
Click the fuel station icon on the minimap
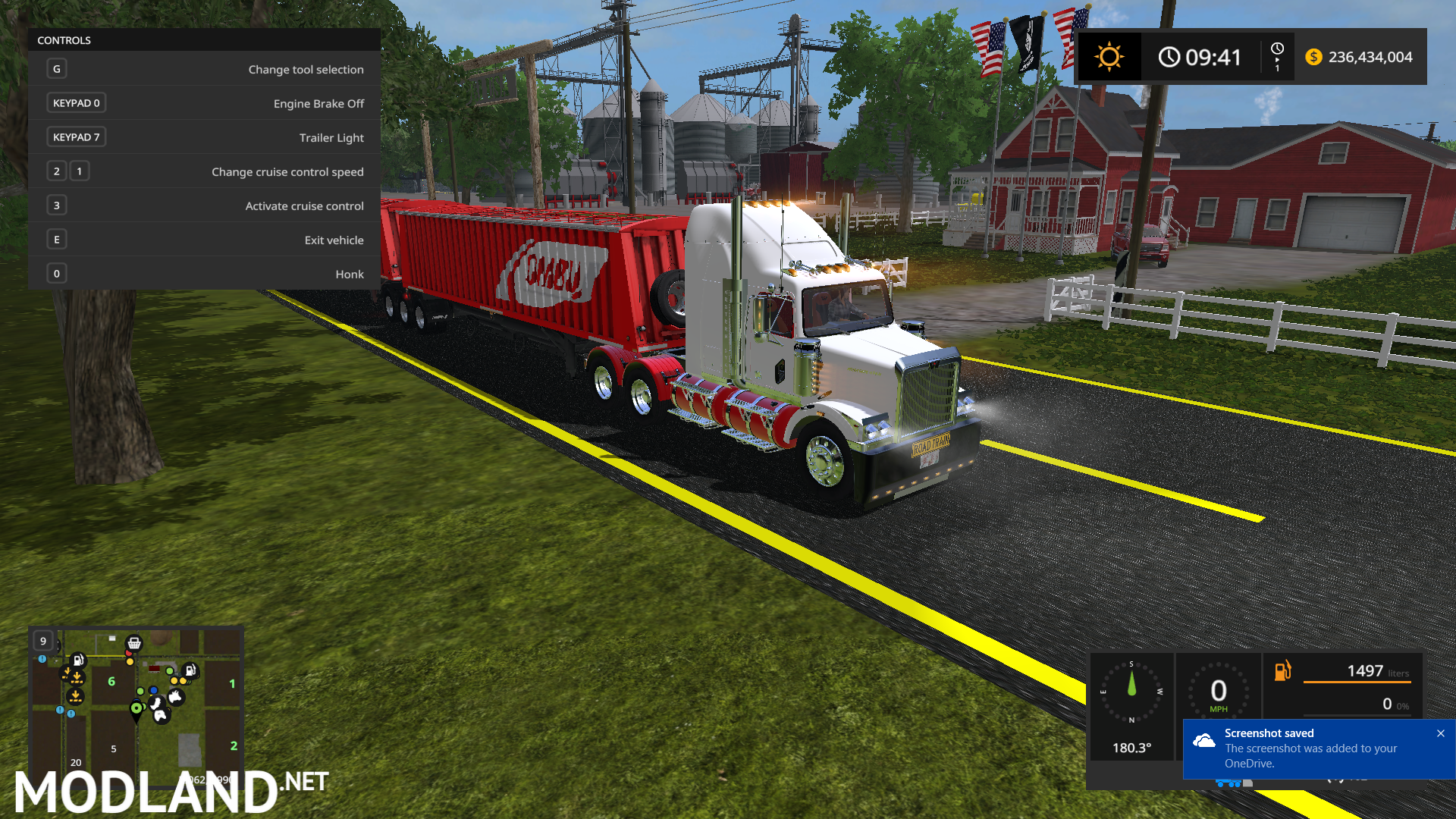[78, 661]
